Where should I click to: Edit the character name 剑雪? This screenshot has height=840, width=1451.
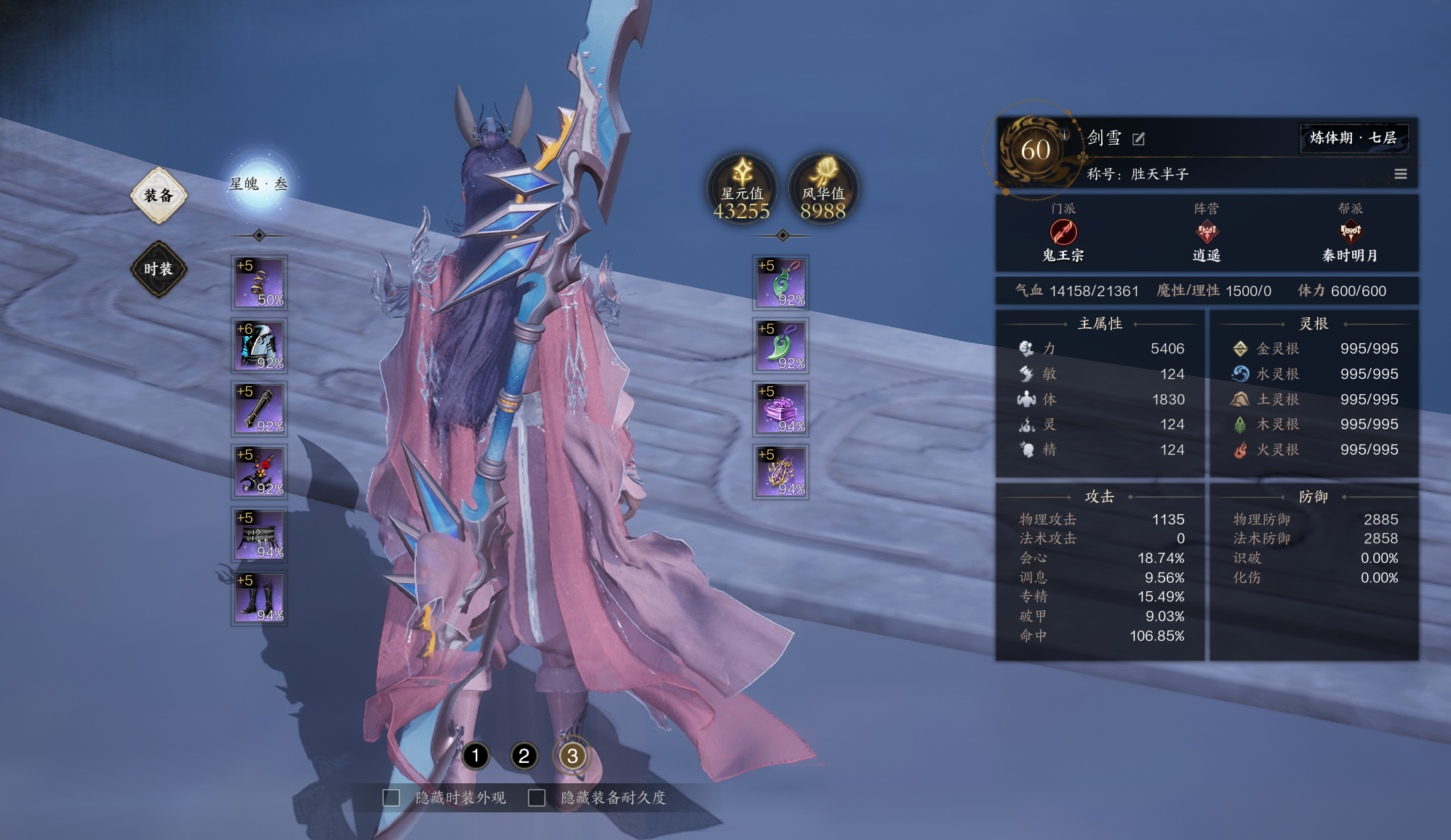tap(1139, 138)
